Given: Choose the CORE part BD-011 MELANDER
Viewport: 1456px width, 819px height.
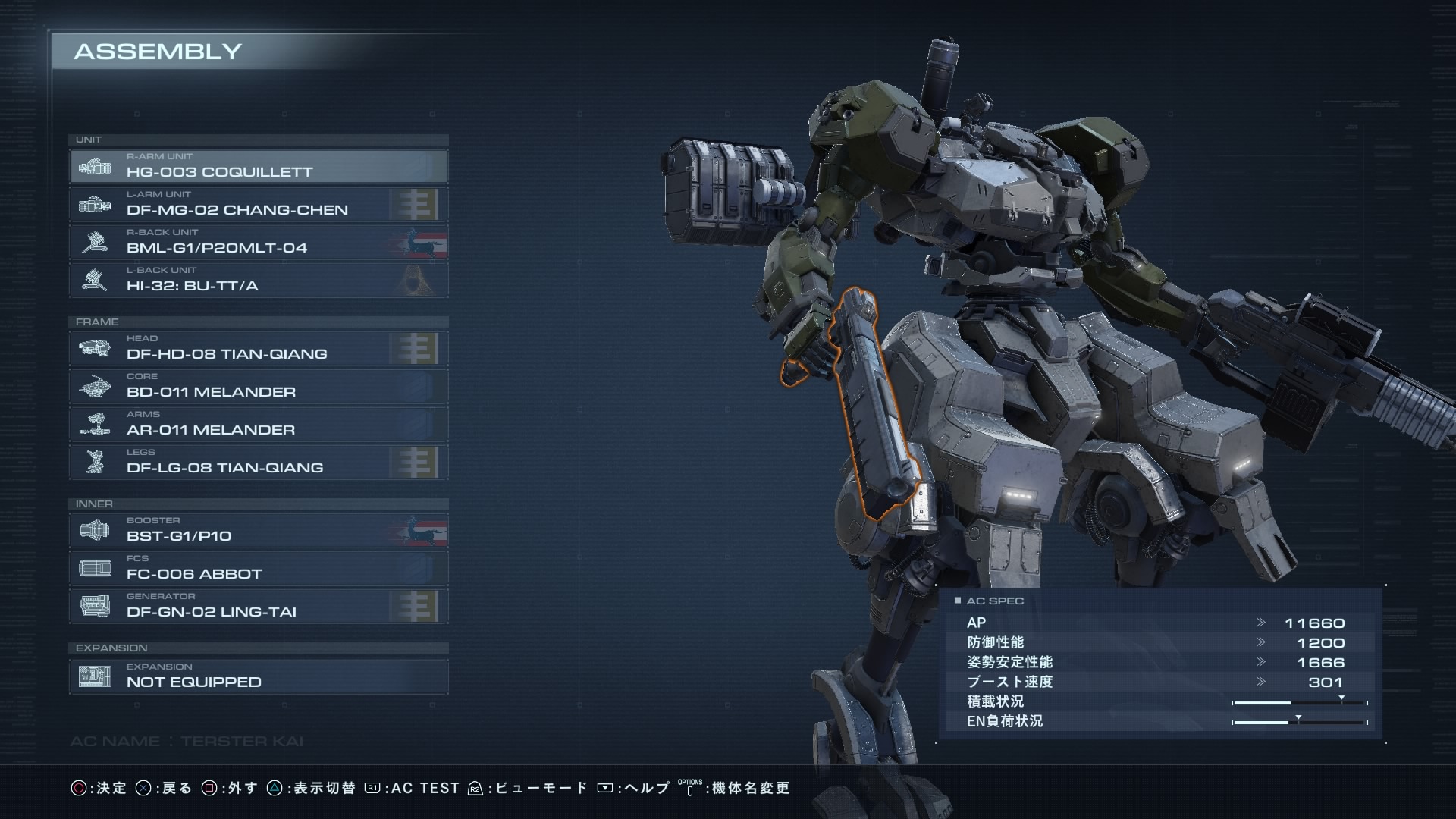Looking at the screenshot, I should tap(258, 386).
